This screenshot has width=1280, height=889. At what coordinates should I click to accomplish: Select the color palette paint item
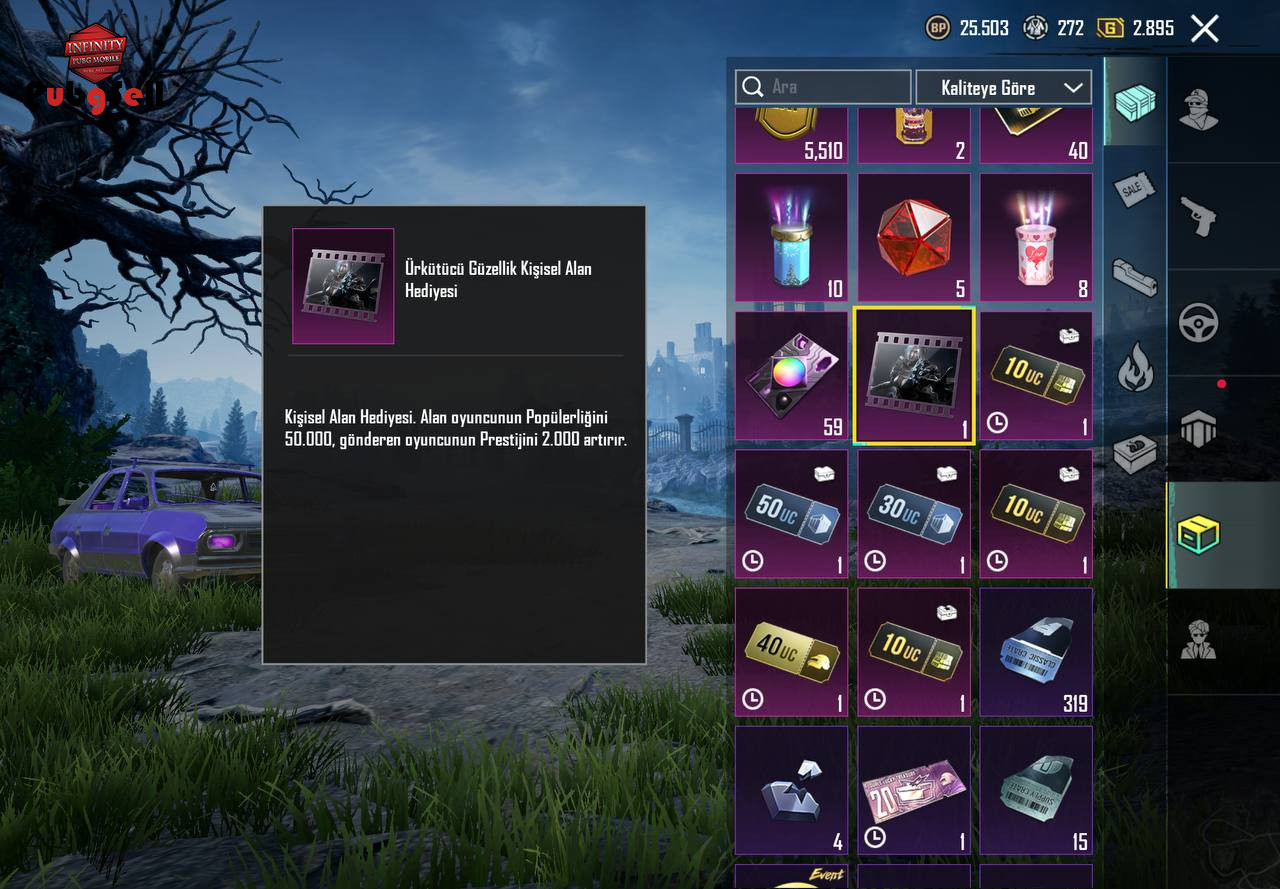click(791, 376)
